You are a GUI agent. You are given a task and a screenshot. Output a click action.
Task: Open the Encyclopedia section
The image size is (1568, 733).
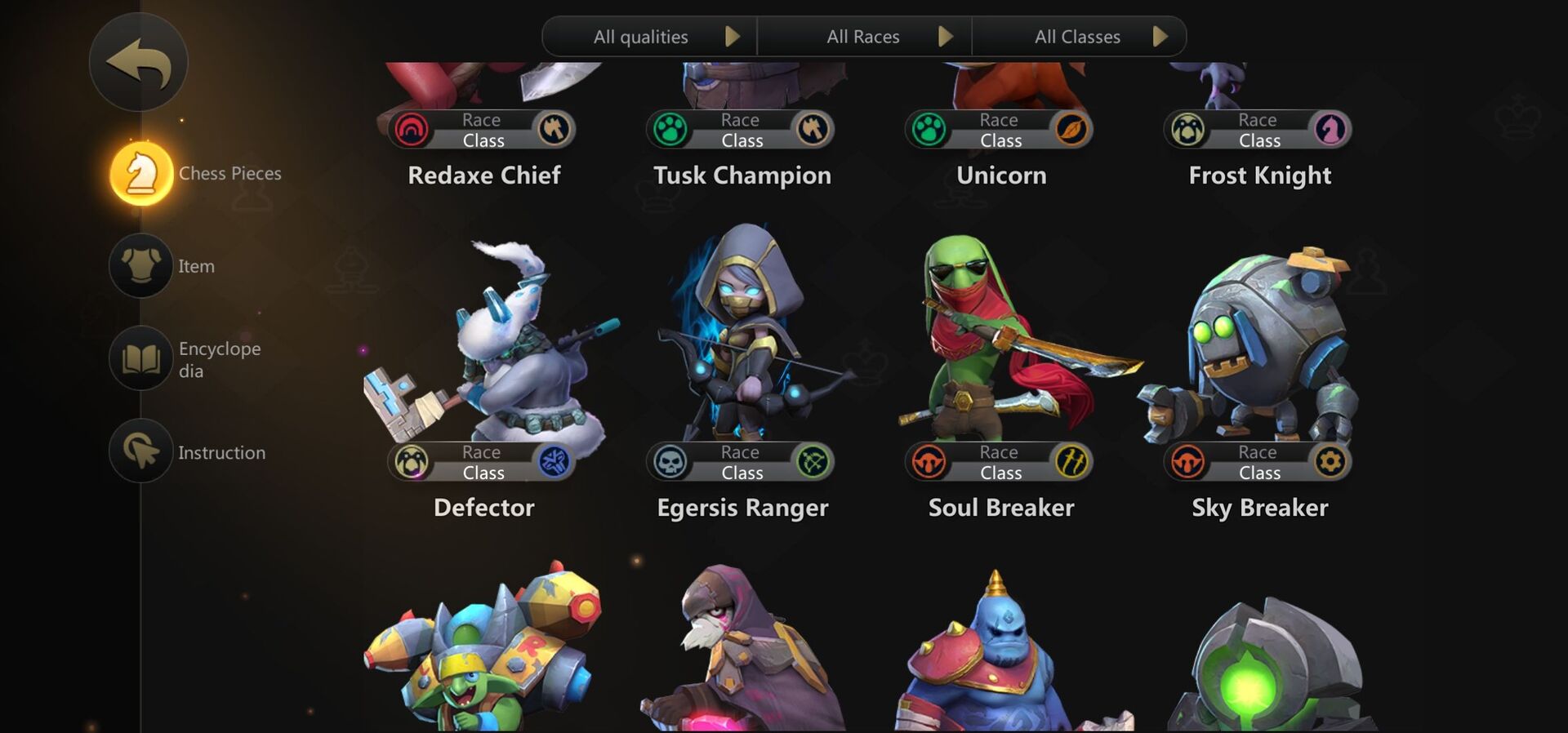(x=140, y=358)
